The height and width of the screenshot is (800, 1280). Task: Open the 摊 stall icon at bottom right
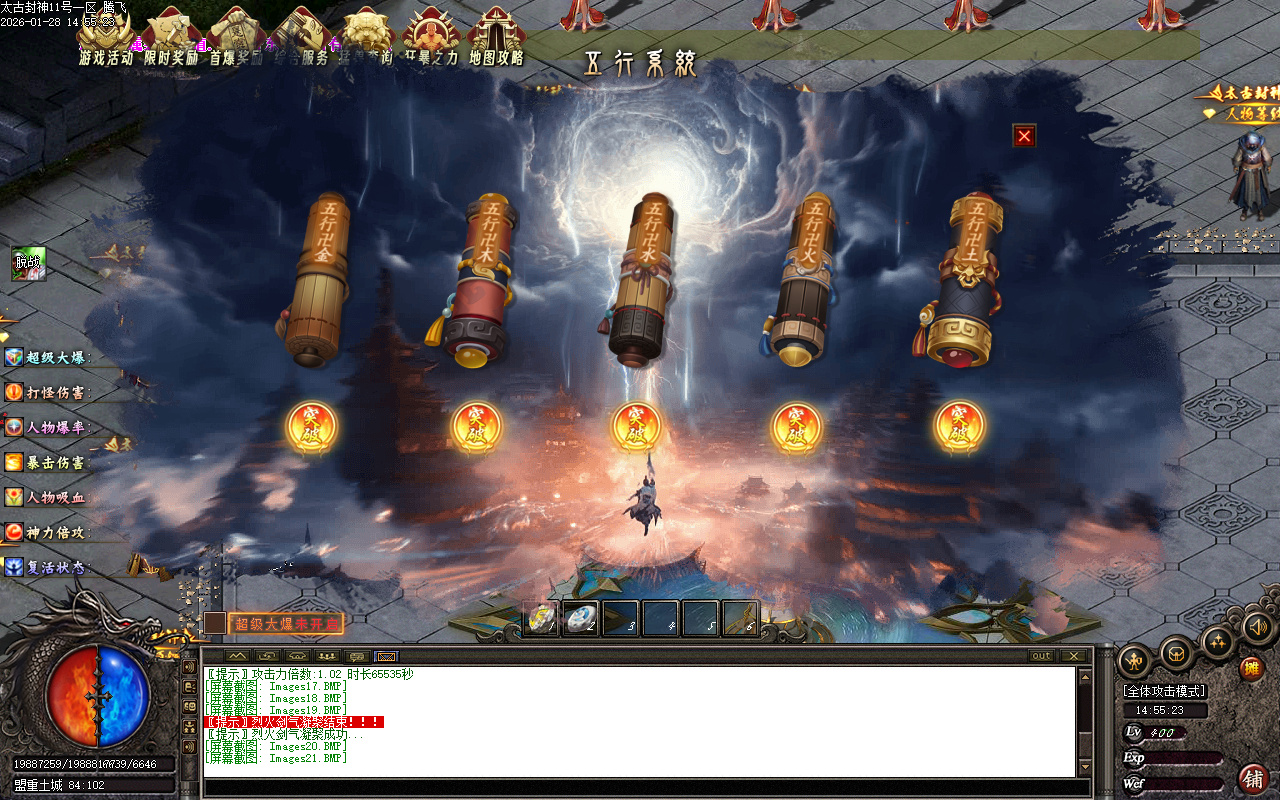[x=1252, y=668]
